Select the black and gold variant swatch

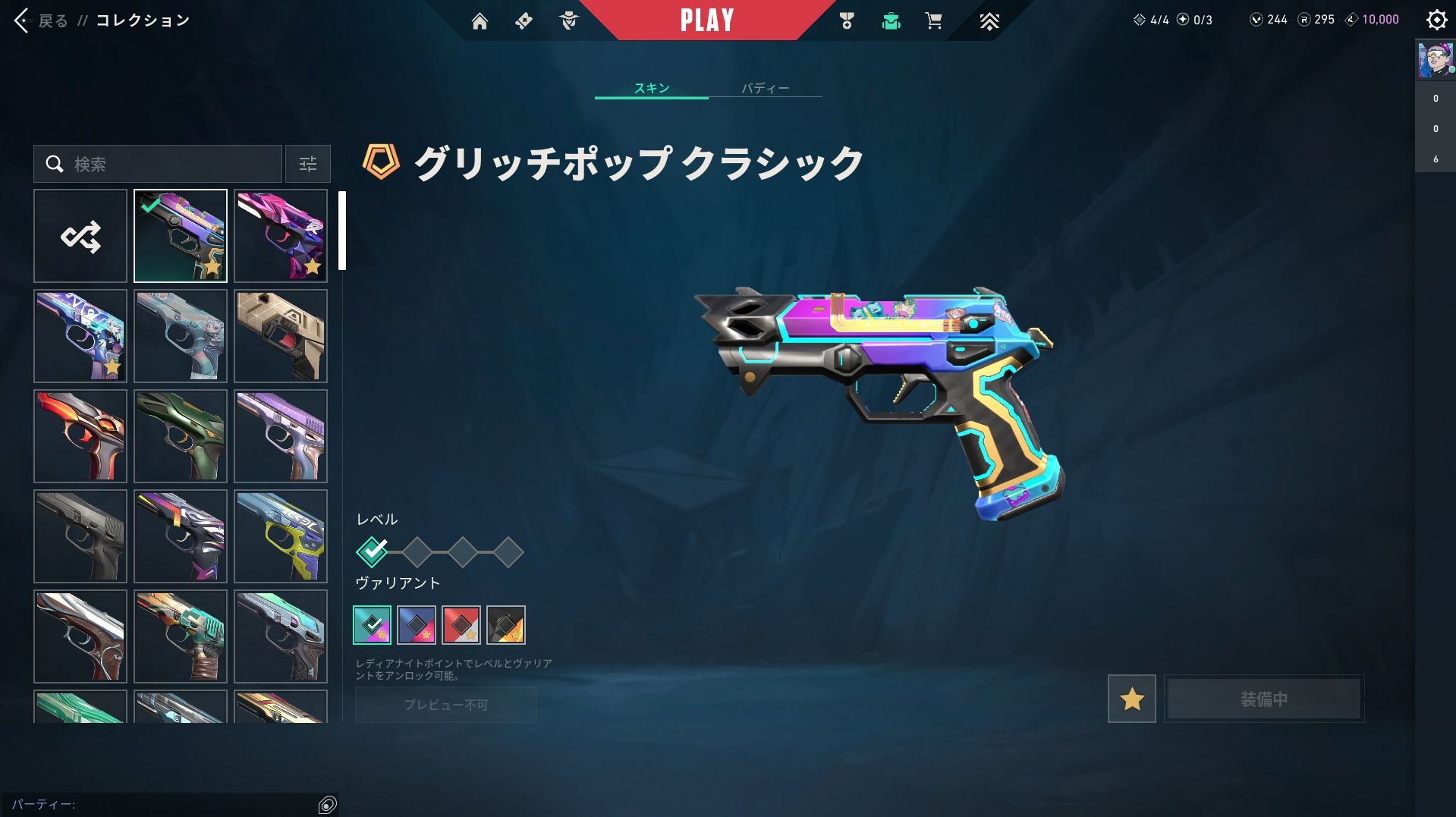tap(506, 625)
